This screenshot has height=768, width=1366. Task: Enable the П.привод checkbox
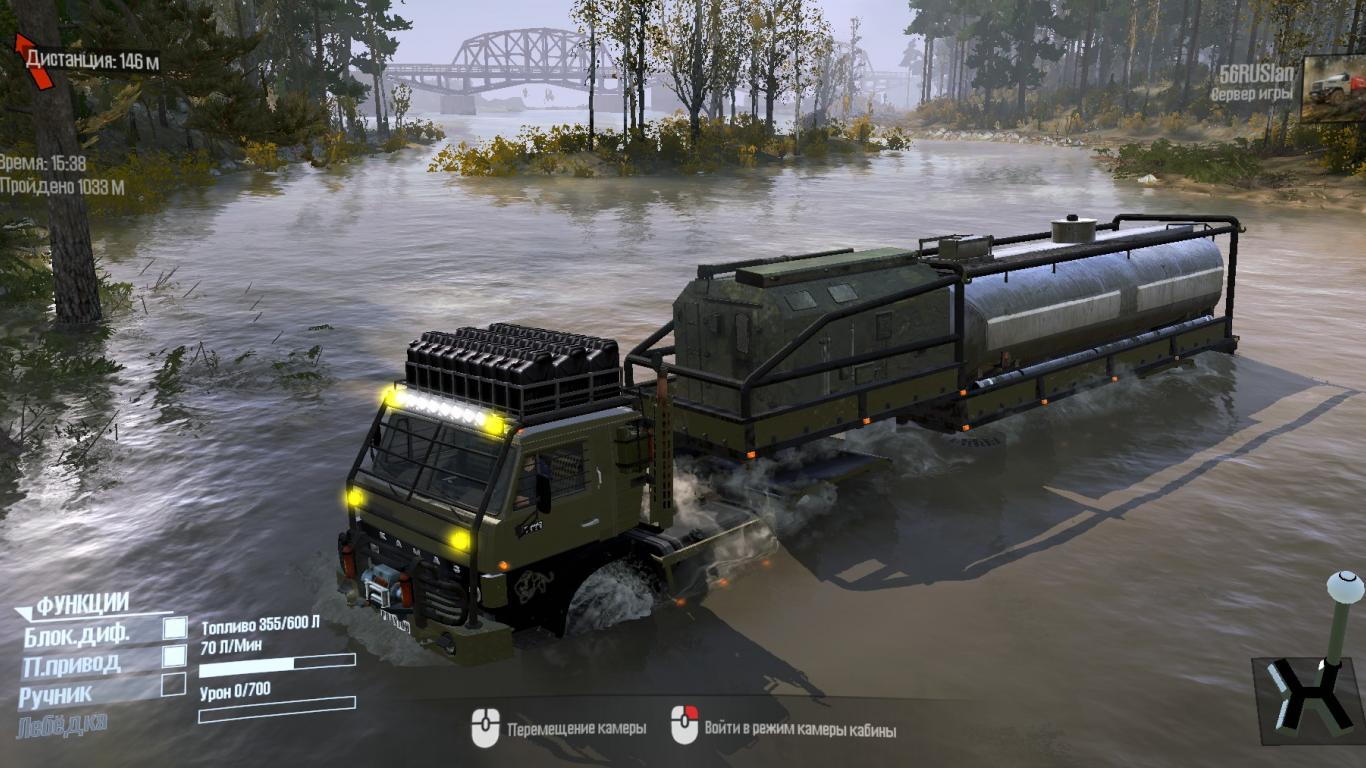(x=175, y=656)
